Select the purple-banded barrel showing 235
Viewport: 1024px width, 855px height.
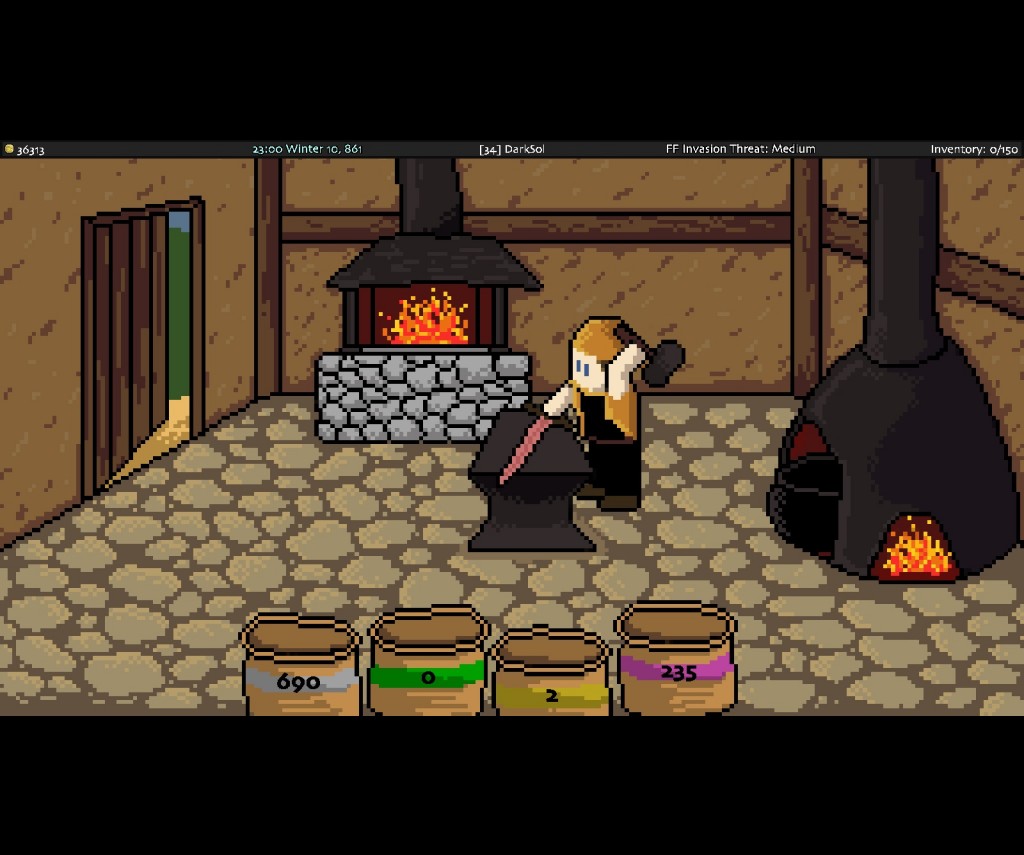click(x=676, y=660)
